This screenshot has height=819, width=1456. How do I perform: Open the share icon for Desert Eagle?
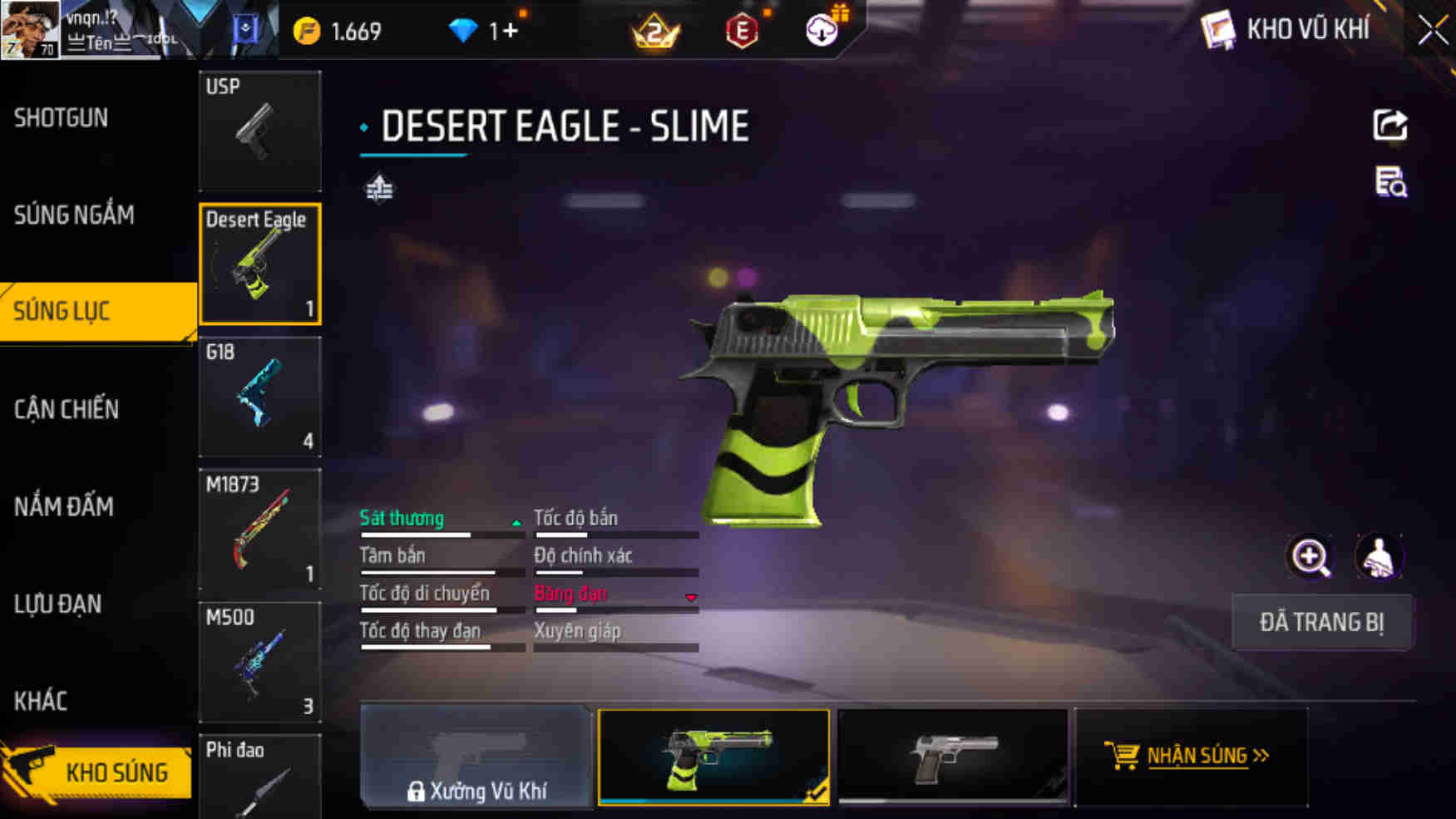click(1390, 125)
